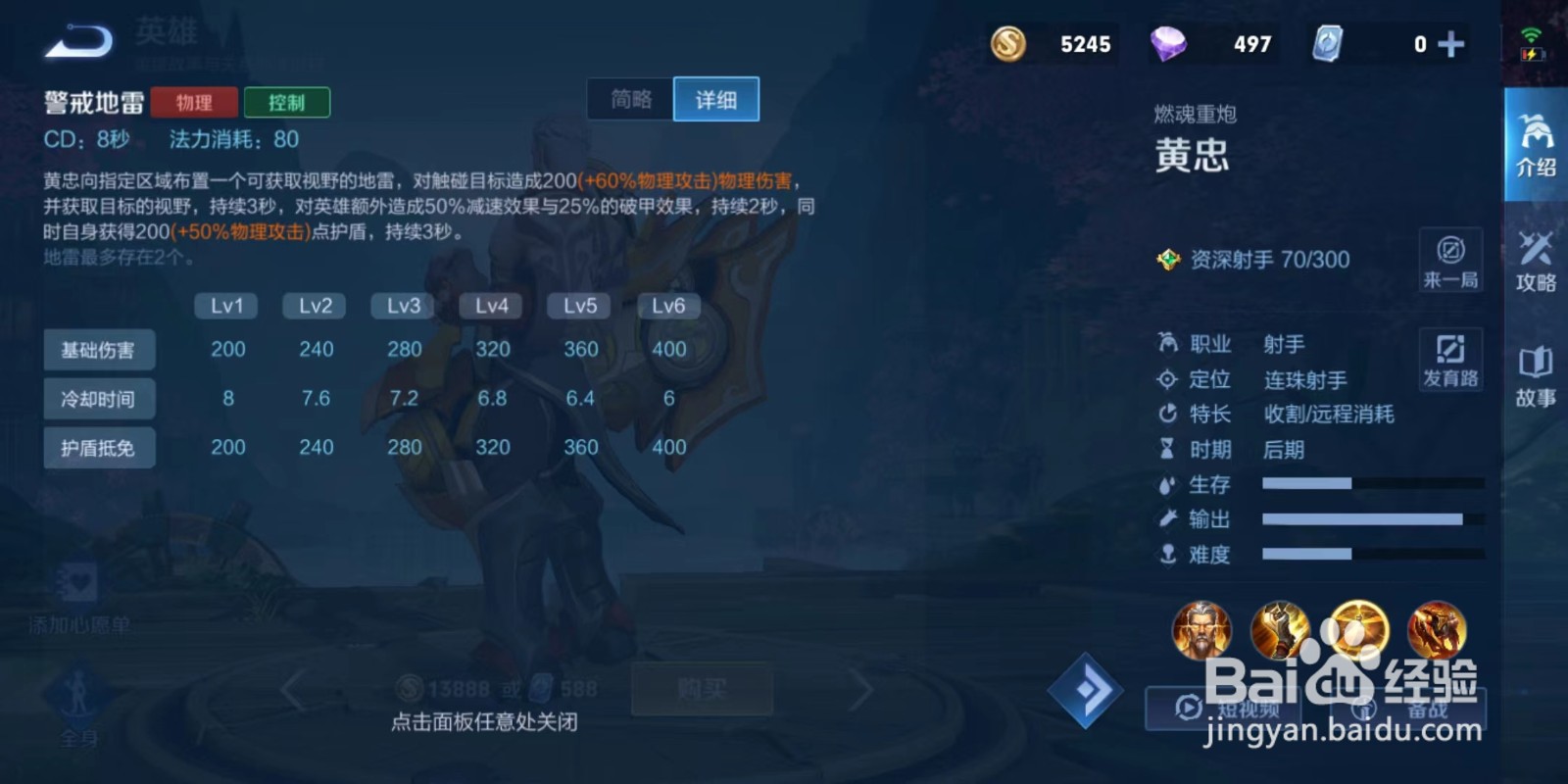Expand the 资深射手 70/300 proficiency entry
This screenshot has height=784, width=1568.
coord(1264,260)
